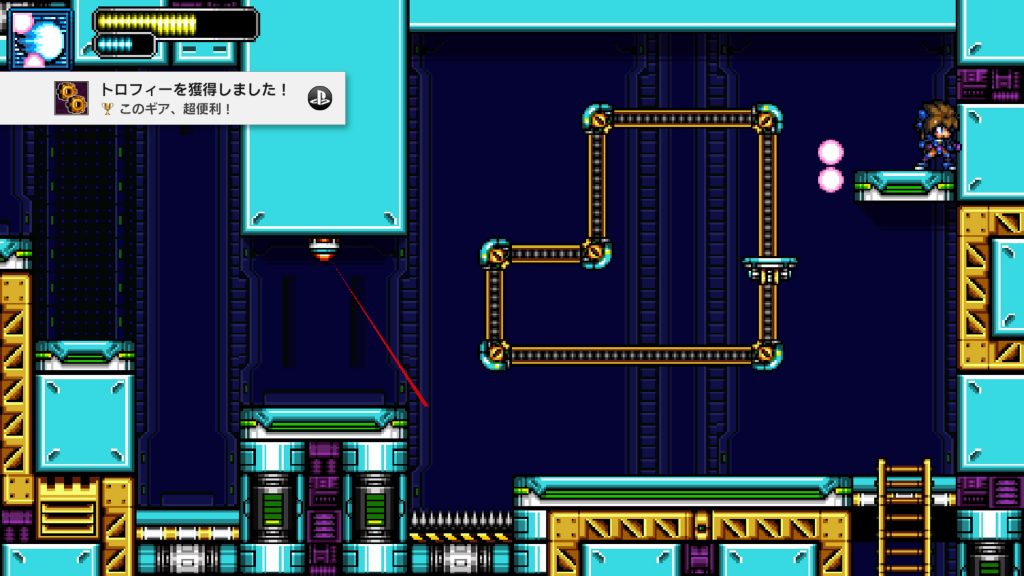Open the trophy earned notification banner
Image resolution: width=1024 pixels, height=576 pixels.
190,98
